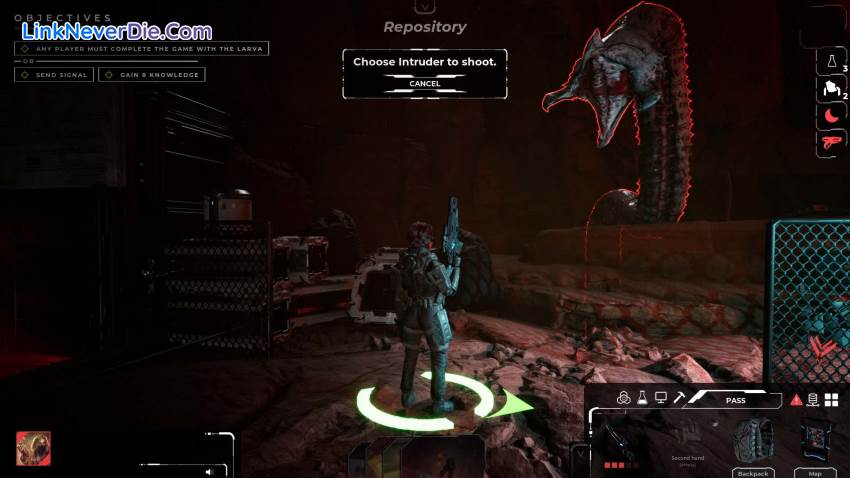
Task: Click the flask status icon with count 3
Action: pyautogui.click(x=830, y=62)
